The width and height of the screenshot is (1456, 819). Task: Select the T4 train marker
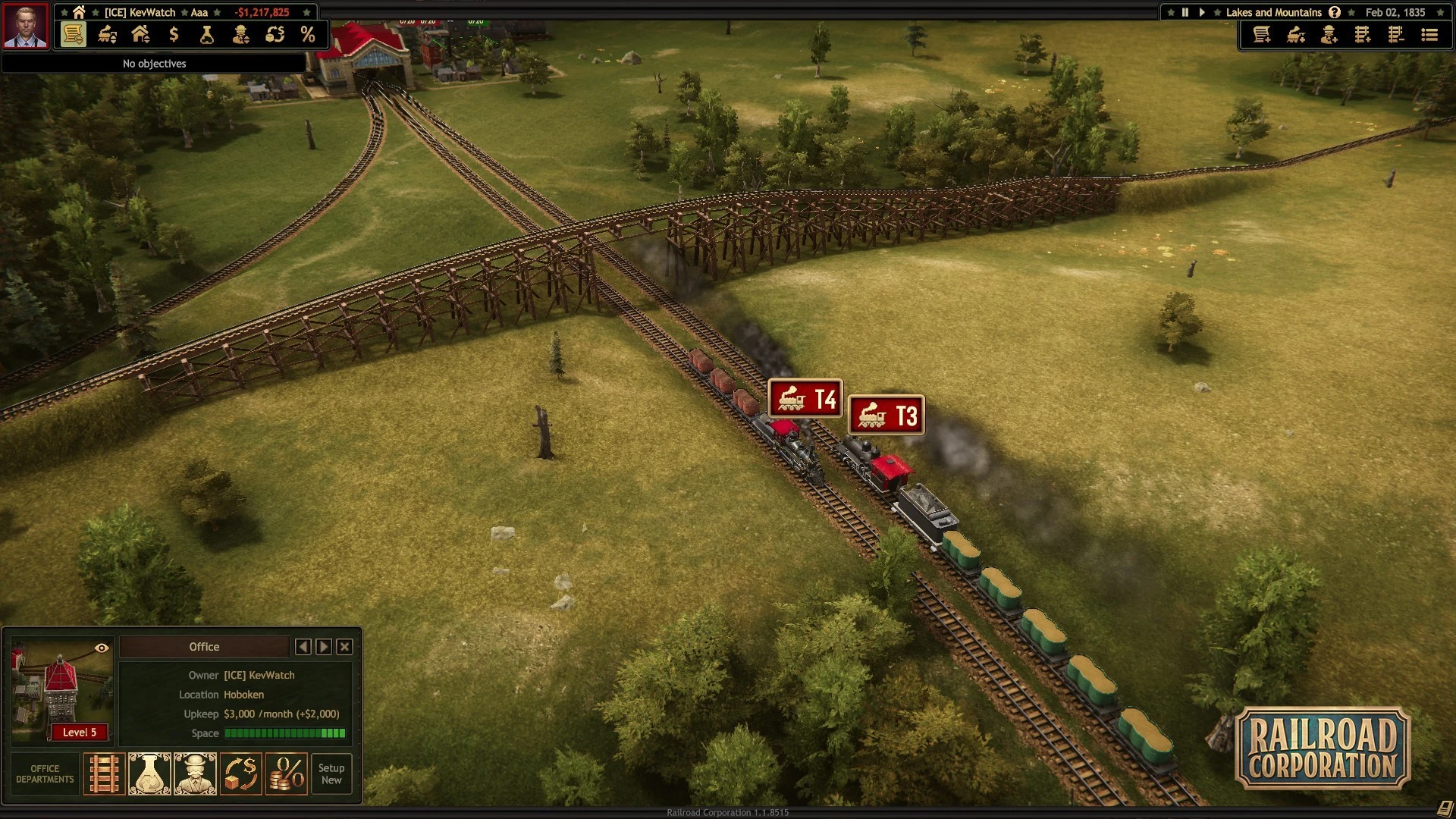805,399
